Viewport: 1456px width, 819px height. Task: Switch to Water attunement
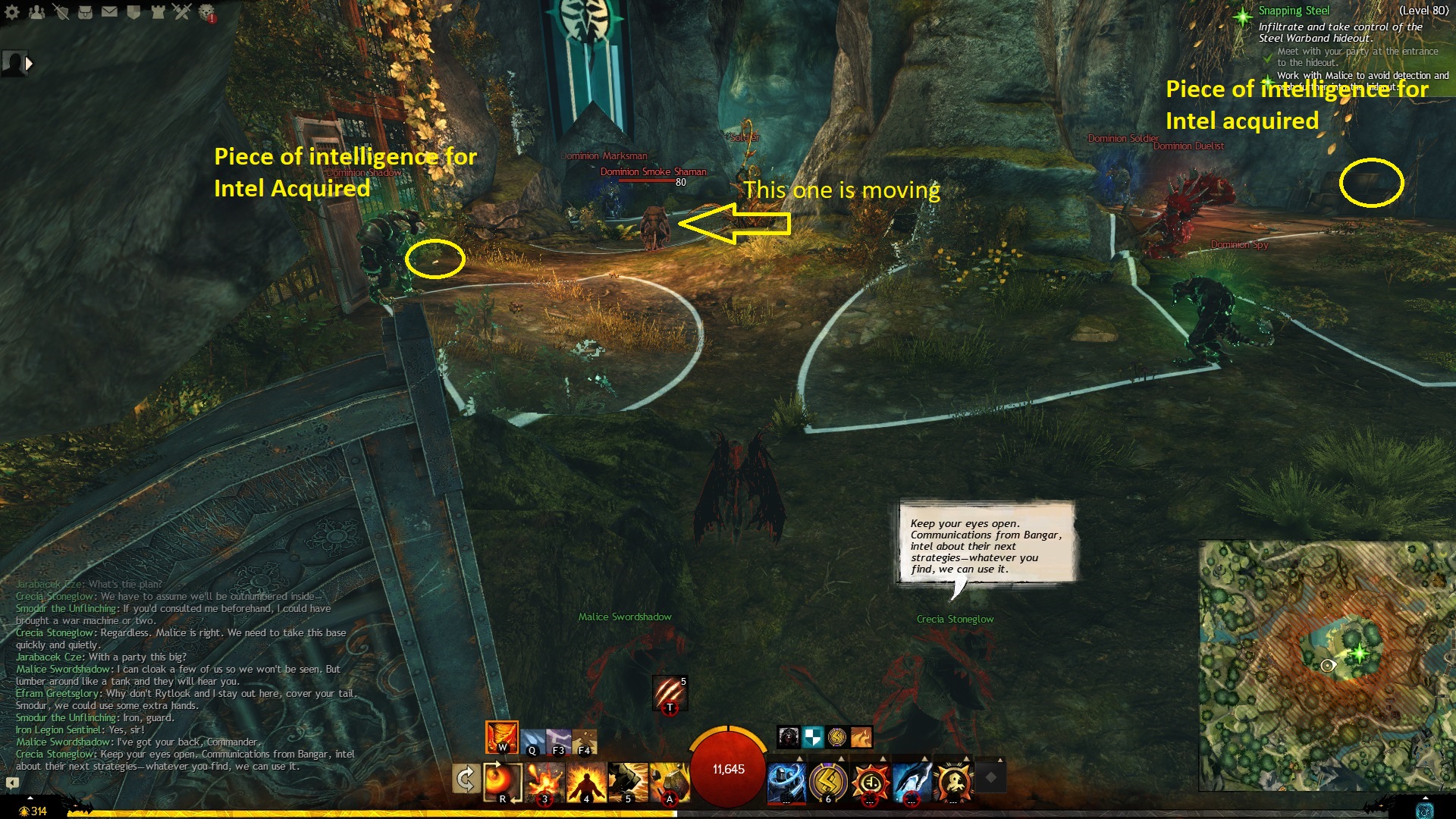(x=533, y=741)
